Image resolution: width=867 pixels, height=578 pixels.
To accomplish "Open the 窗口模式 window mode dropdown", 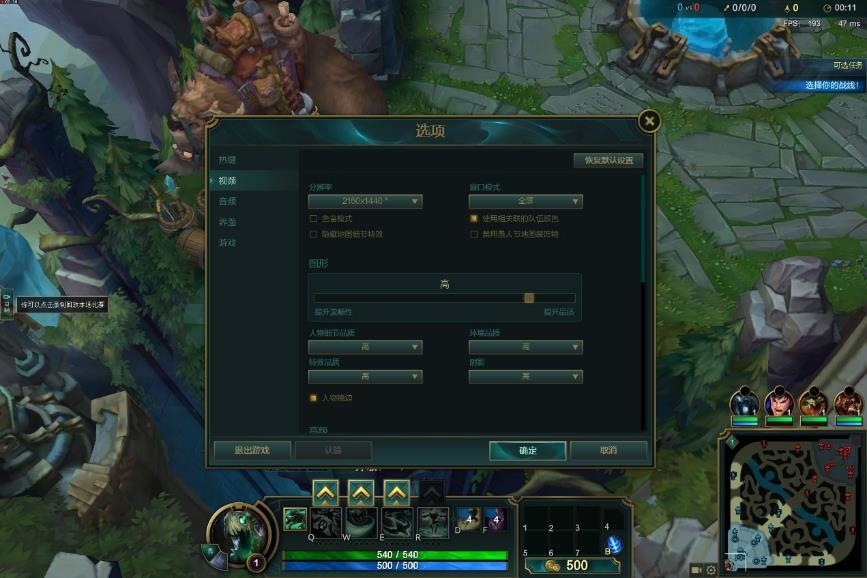I will pos(525,202).
